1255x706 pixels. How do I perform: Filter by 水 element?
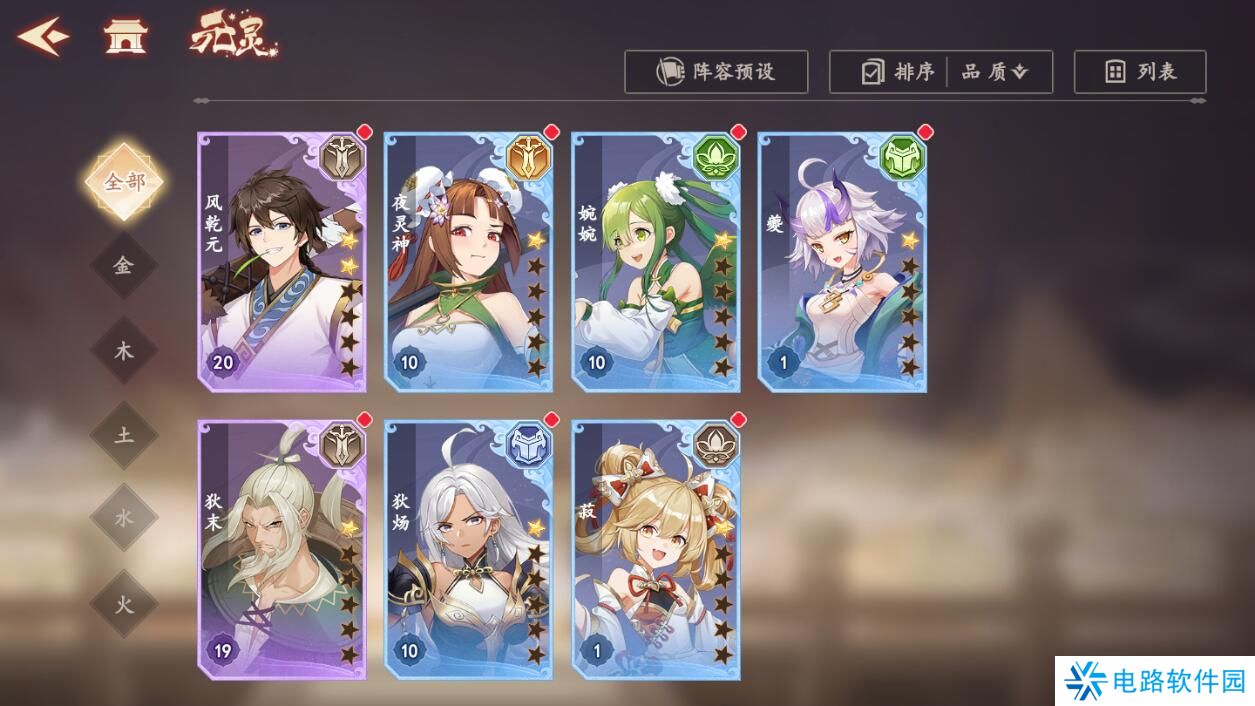(x=124, y=518)
